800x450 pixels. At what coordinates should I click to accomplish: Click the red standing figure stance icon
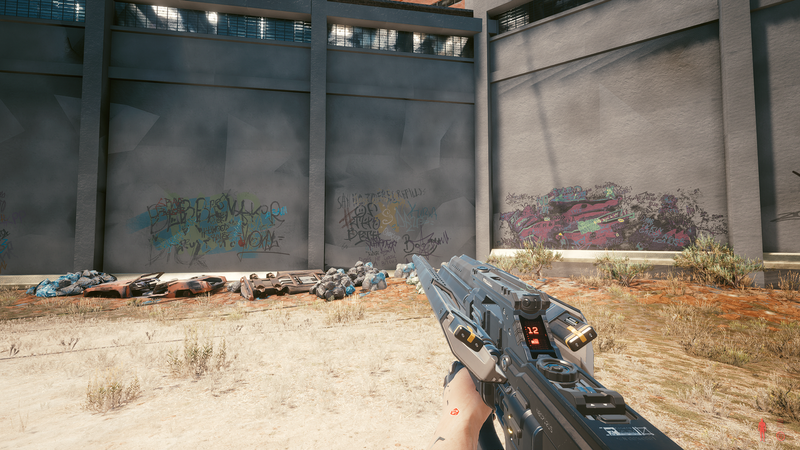pyautogui.click(x=762, y=429)
